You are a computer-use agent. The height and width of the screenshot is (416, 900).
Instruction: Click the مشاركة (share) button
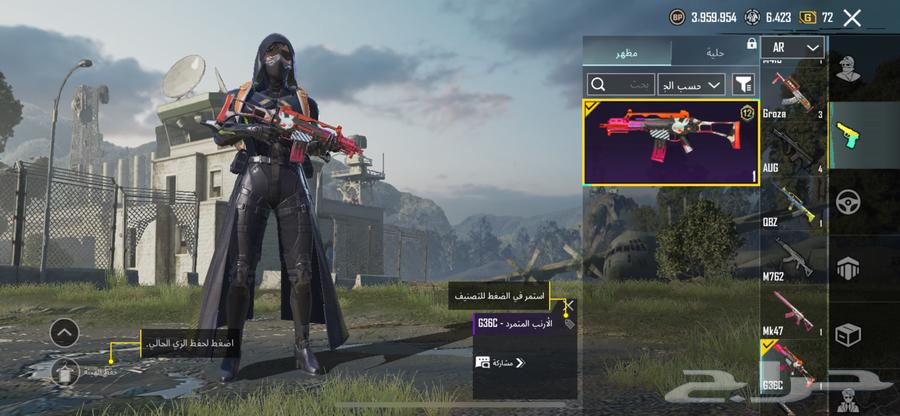click(502, 362)
